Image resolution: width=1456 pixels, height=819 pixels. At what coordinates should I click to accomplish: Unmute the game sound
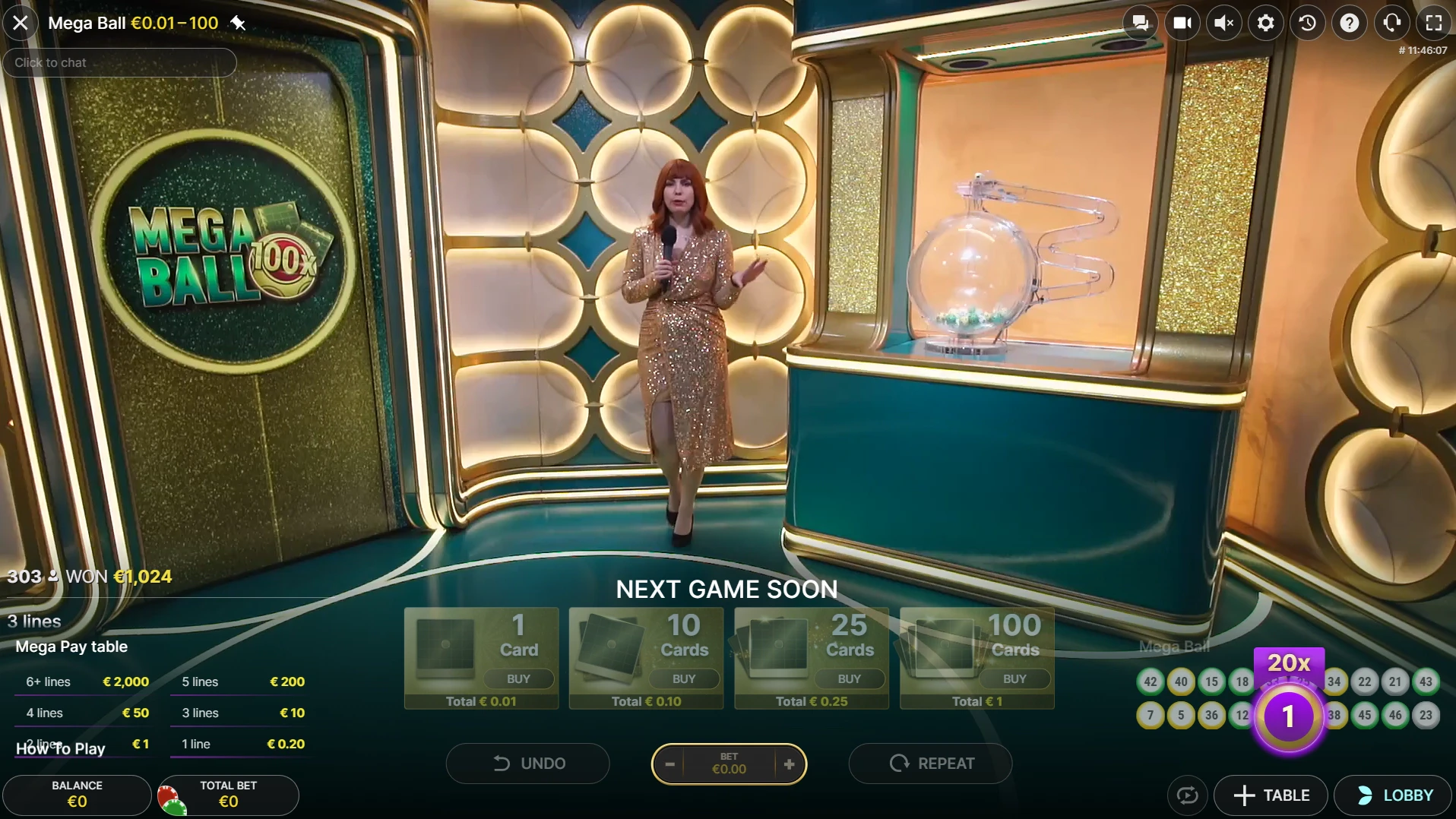[1223, 23]
